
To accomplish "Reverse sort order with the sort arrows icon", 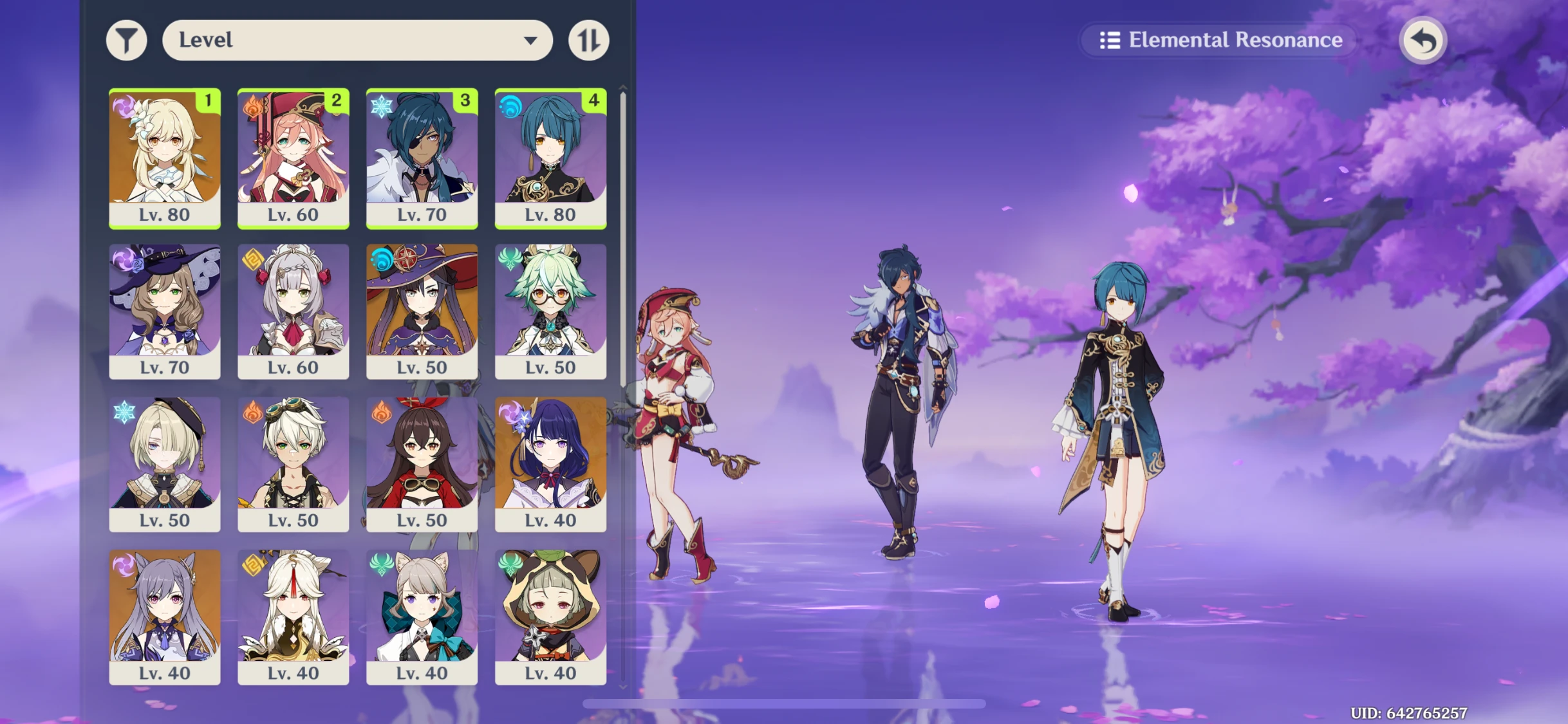I will click(x=589, y=40).
